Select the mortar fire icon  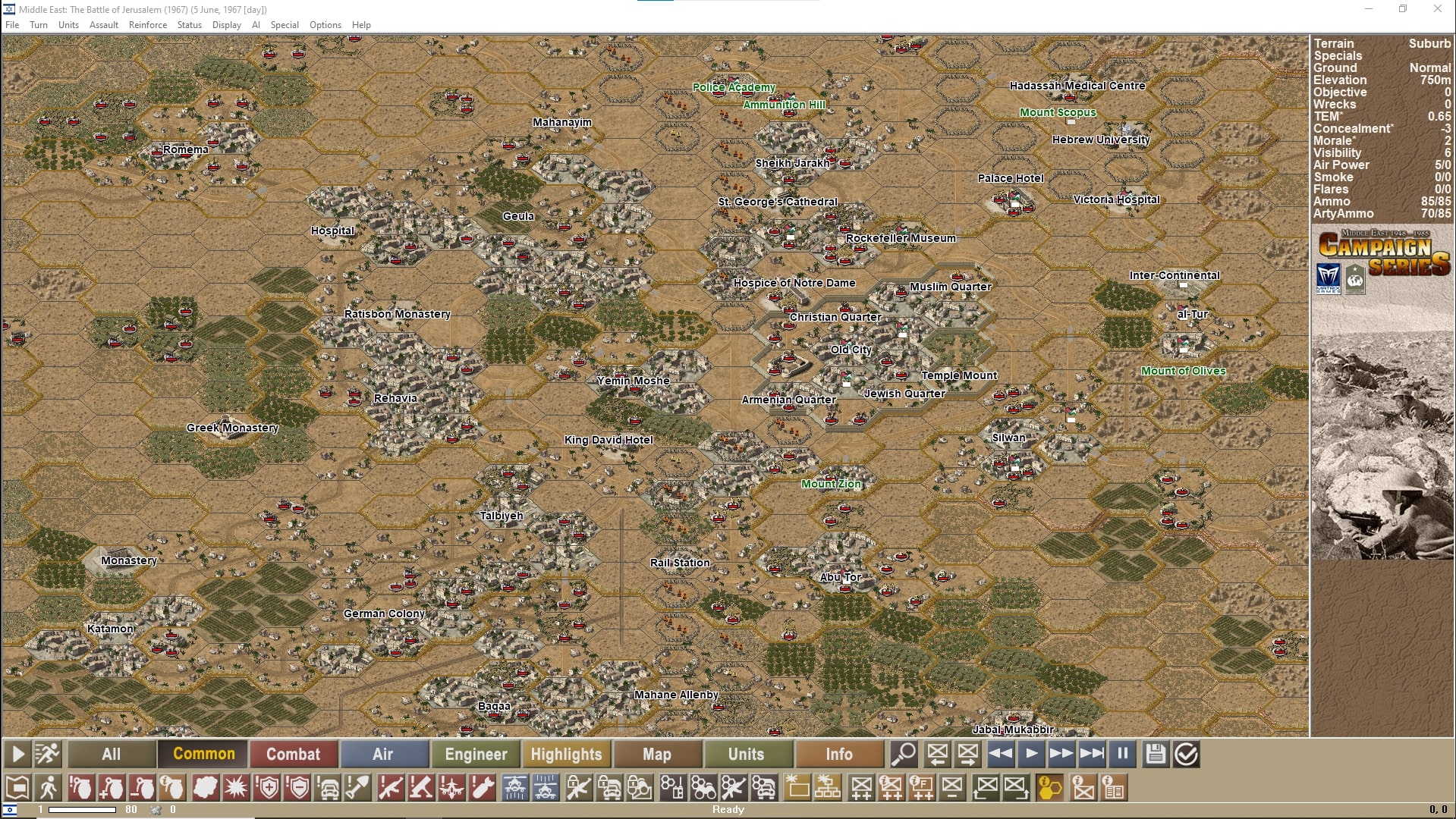pos(422,788)
